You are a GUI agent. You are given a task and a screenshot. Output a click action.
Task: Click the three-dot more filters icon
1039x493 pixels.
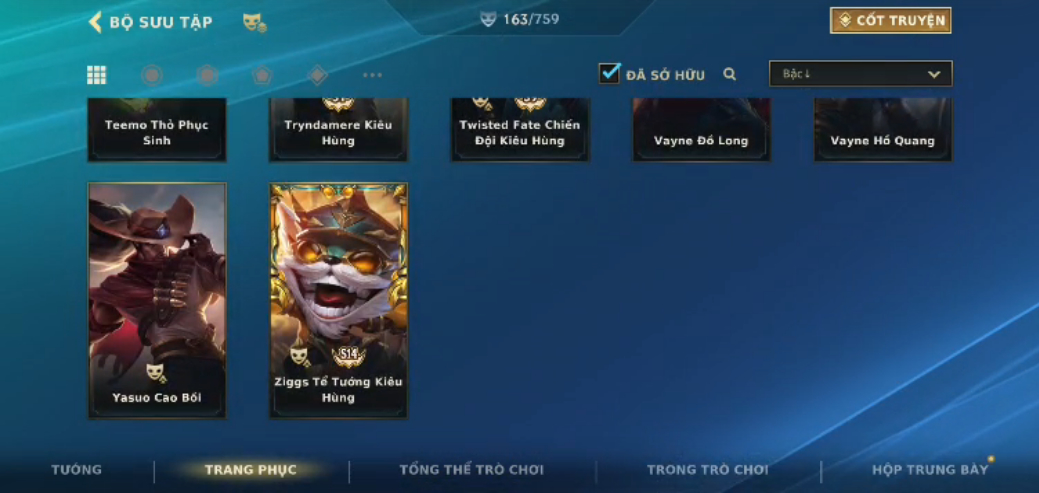[372, 75]
